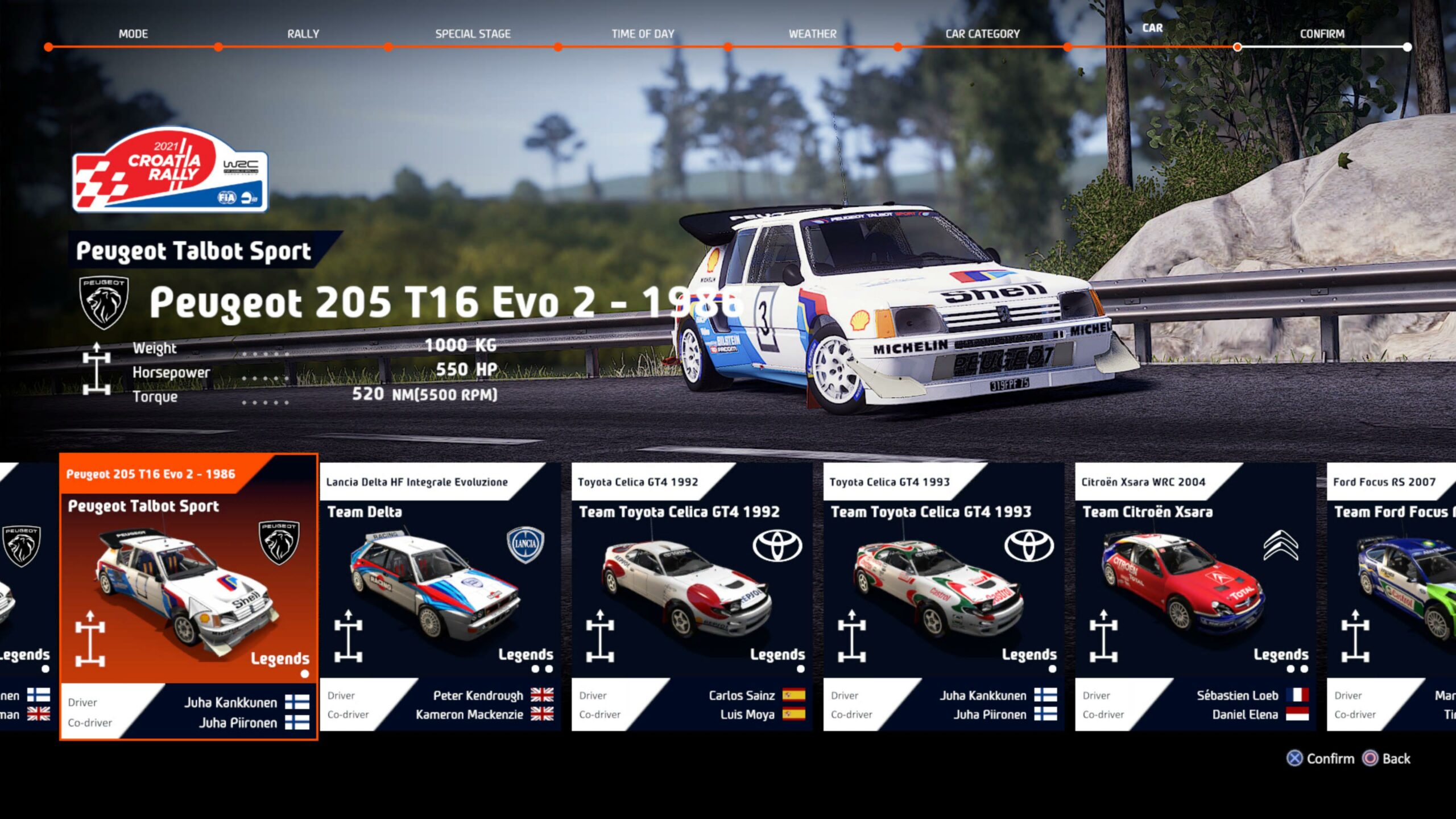This screenshot has width=1456, height=819.
Task: Open the Time of Day step
Action: tap(643, 34)
